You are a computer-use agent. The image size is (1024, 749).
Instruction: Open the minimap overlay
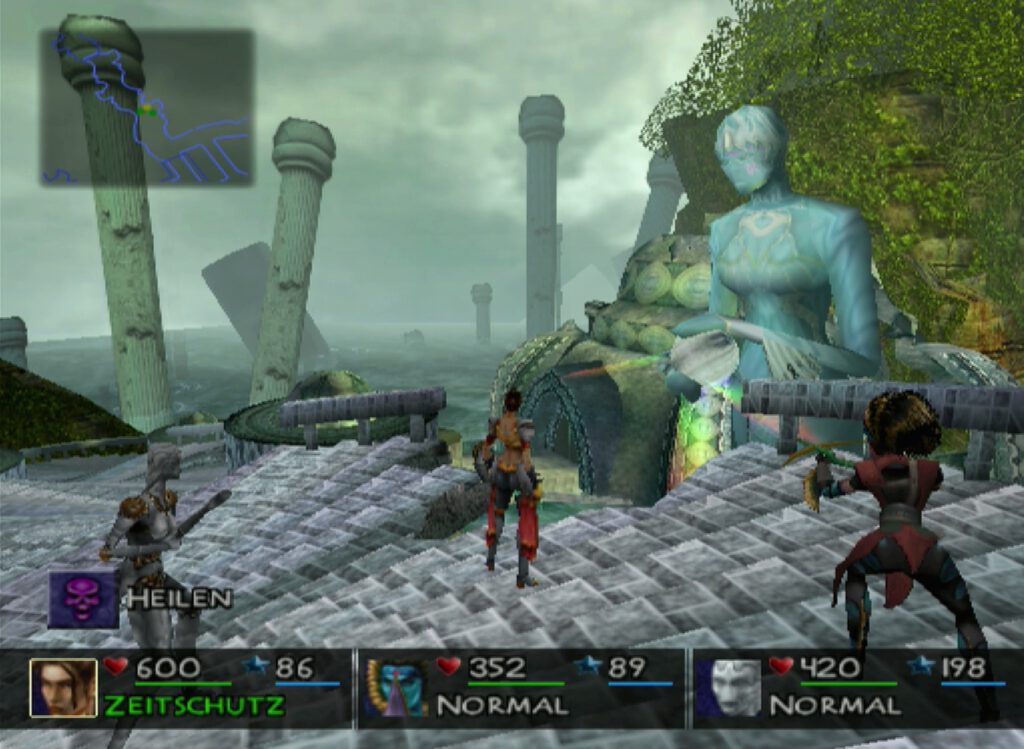click(x=147, y=107)
